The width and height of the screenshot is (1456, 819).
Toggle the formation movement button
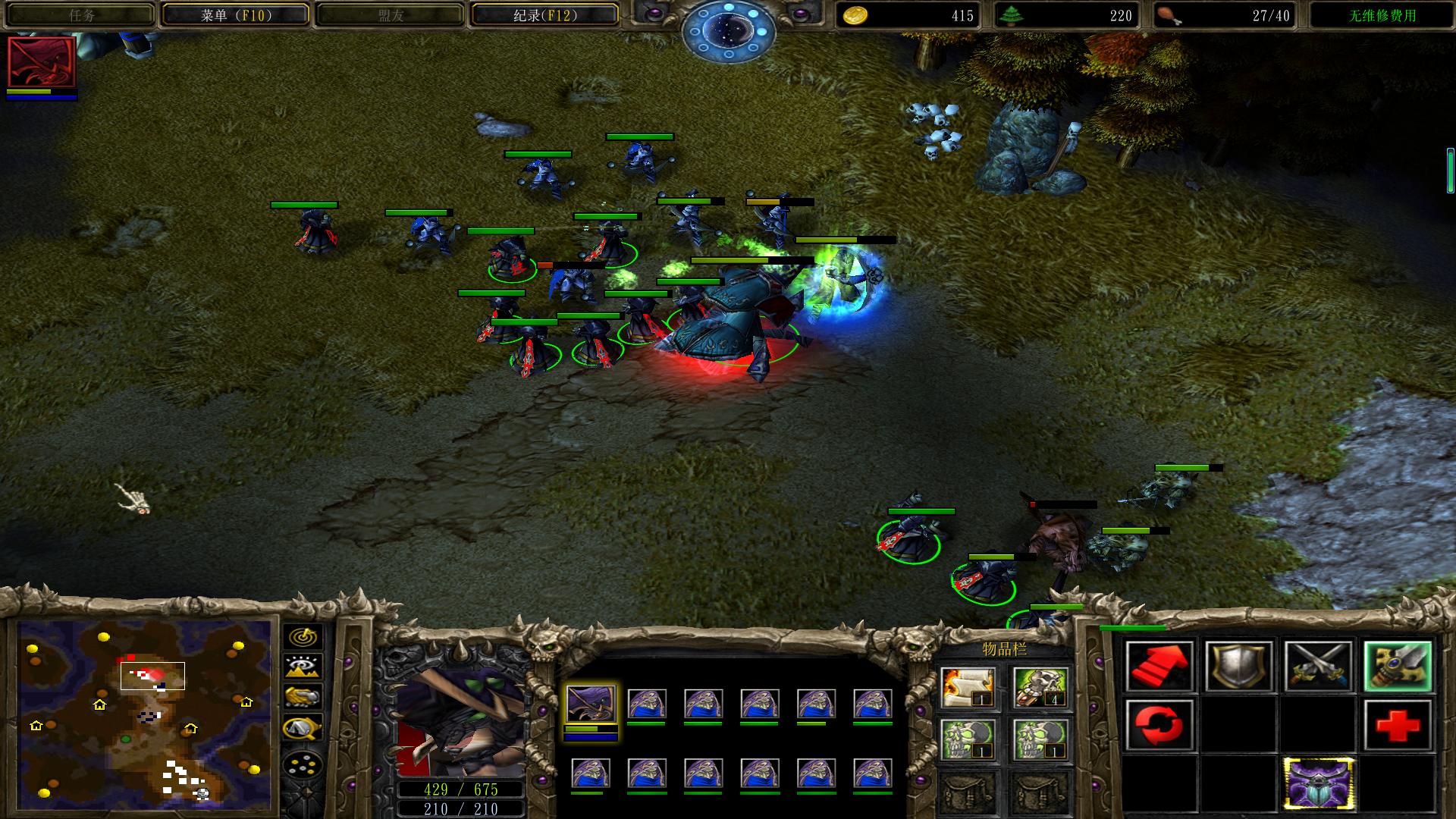303,764
